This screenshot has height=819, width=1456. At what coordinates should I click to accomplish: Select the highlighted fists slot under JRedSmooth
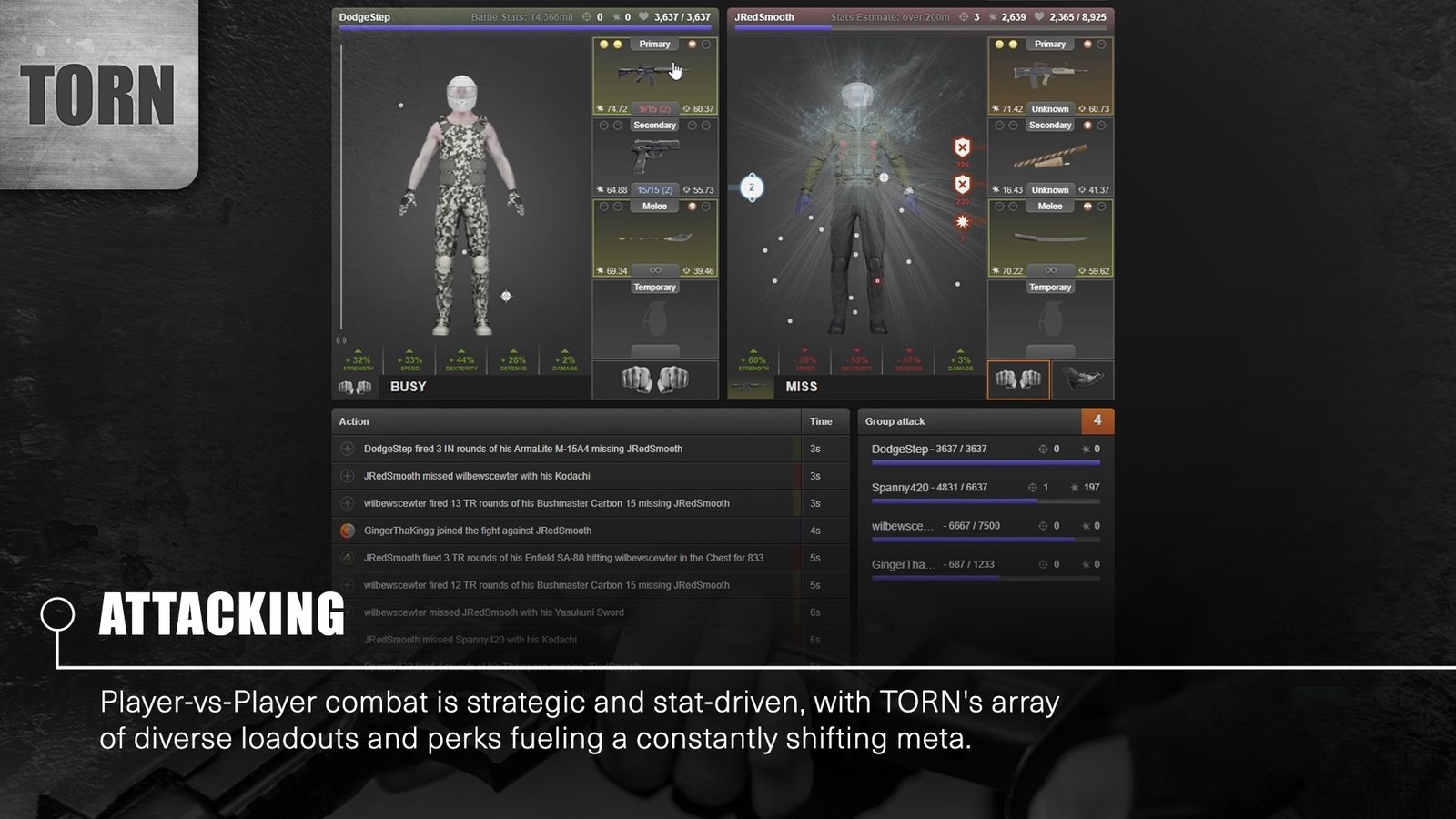[x=1018, y=379]
